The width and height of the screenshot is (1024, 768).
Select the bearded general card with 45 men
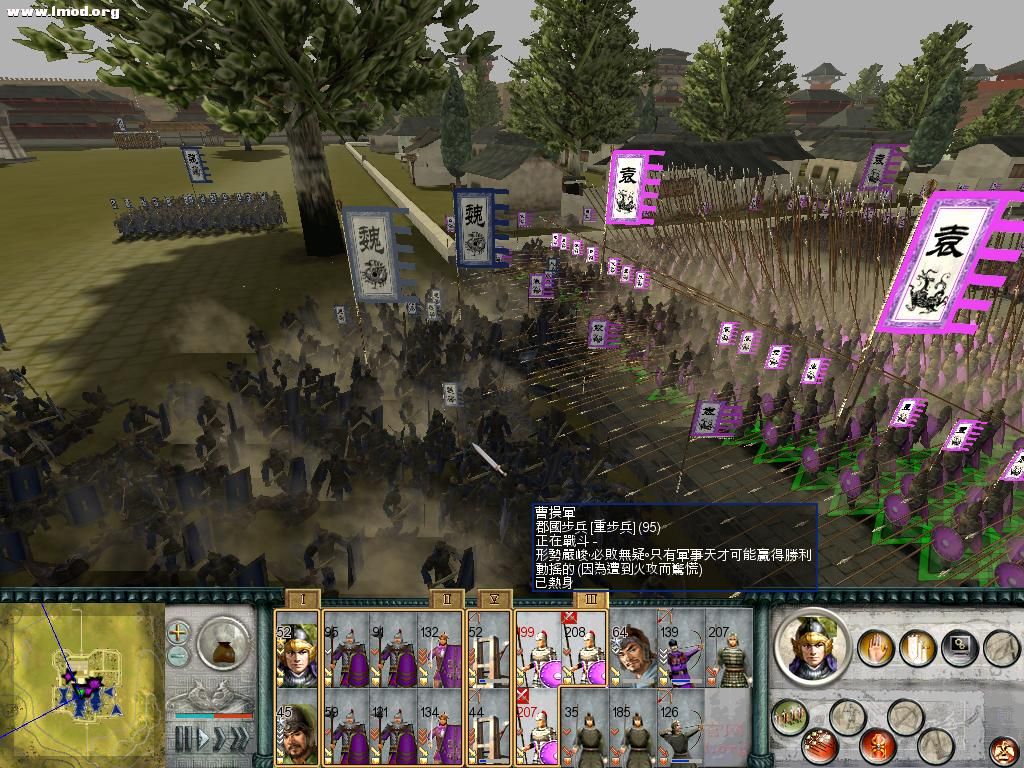[x=297, y=732]
